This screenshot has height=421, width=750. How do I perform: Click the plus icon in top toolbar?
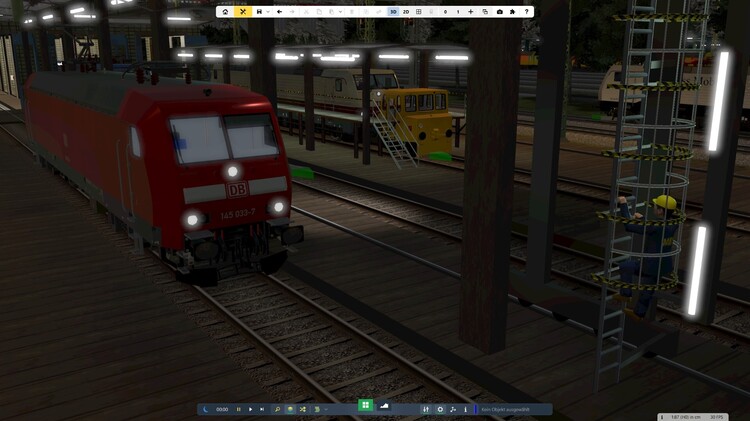coord(471,12)
